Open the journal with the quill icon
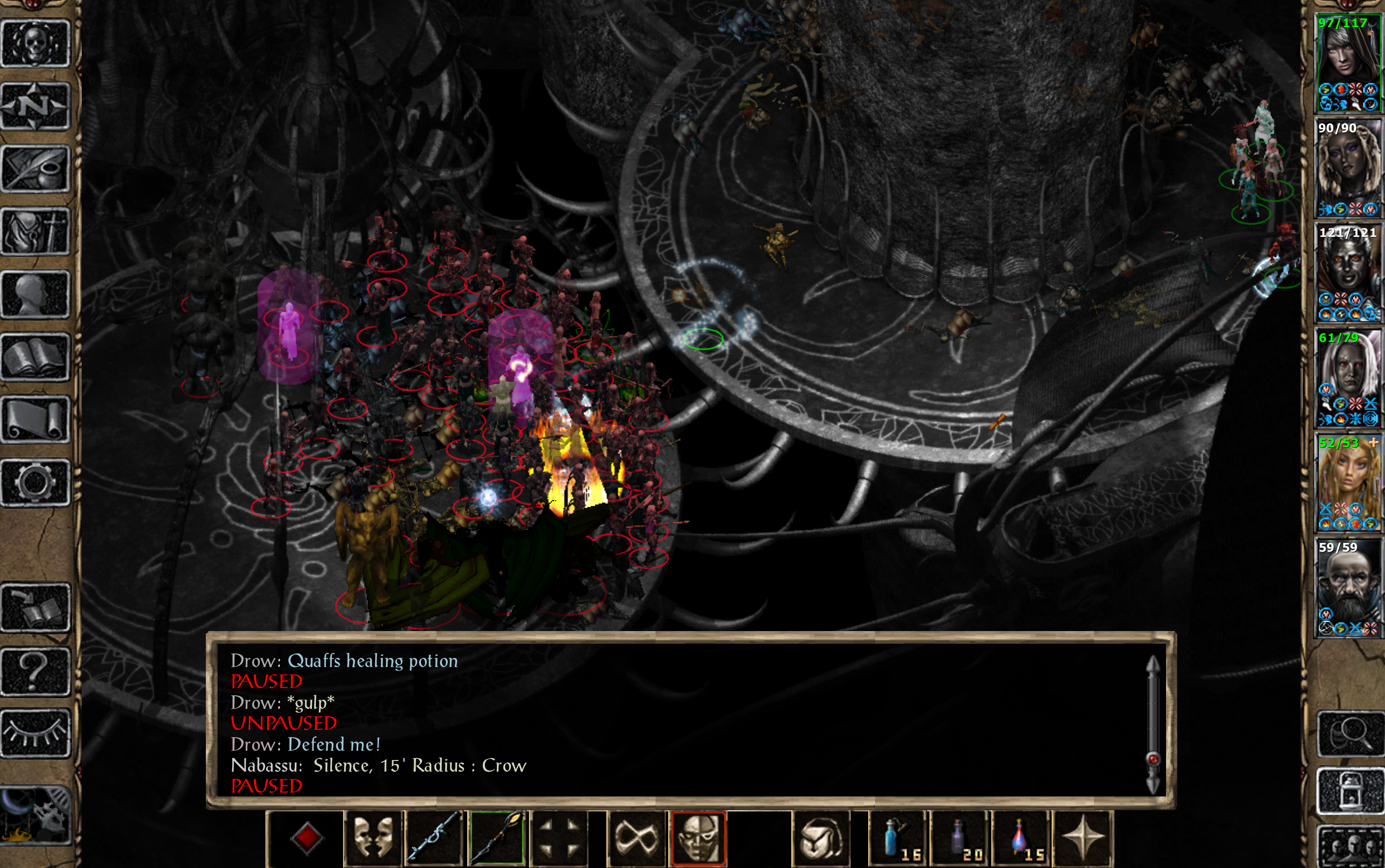Image resolution: width=1385 pixels, height=868 pixels. (36, 169)
